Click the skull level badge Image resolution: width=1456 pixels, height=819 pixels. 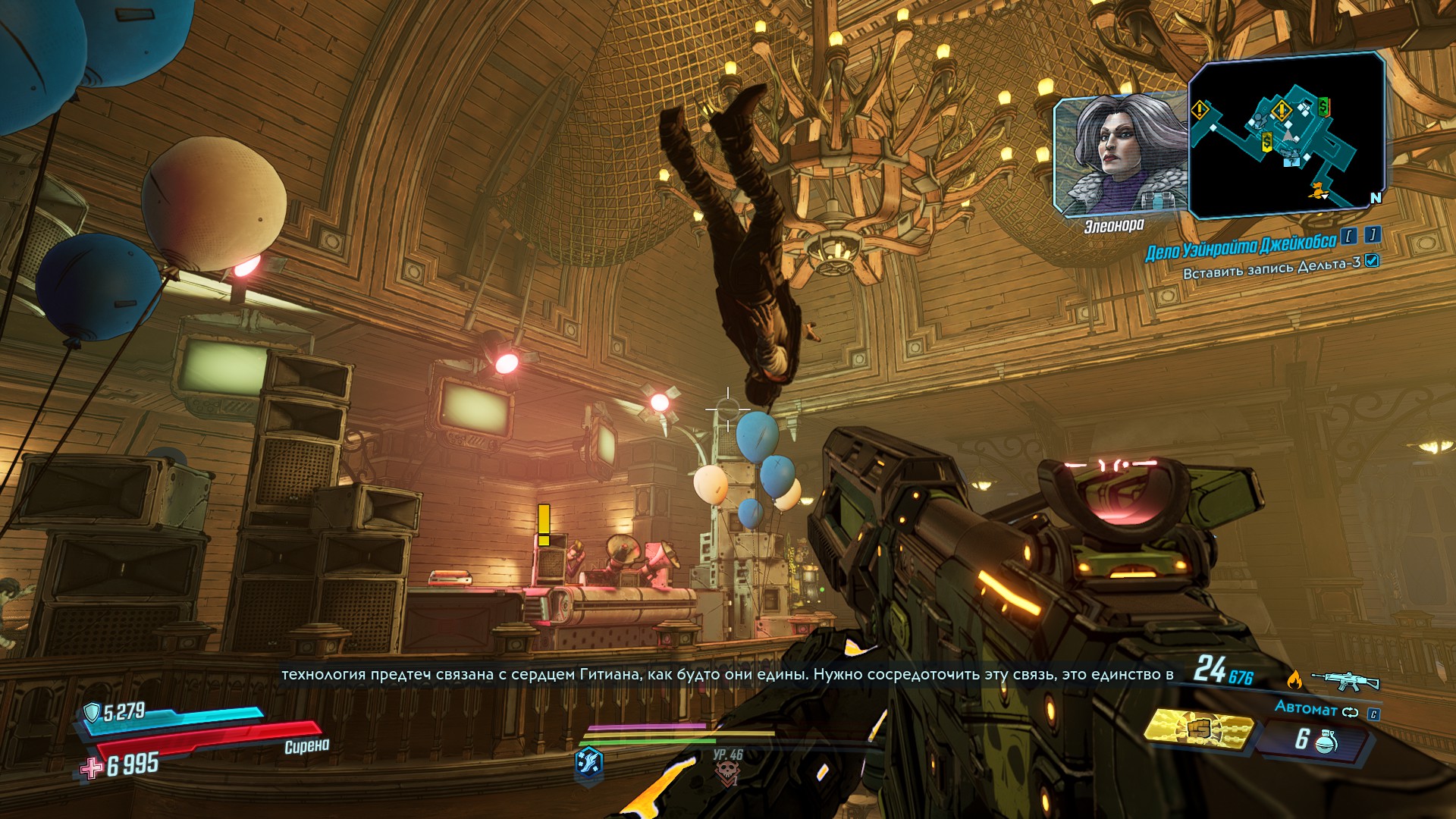pyautogui.click(x=726, y=771)
